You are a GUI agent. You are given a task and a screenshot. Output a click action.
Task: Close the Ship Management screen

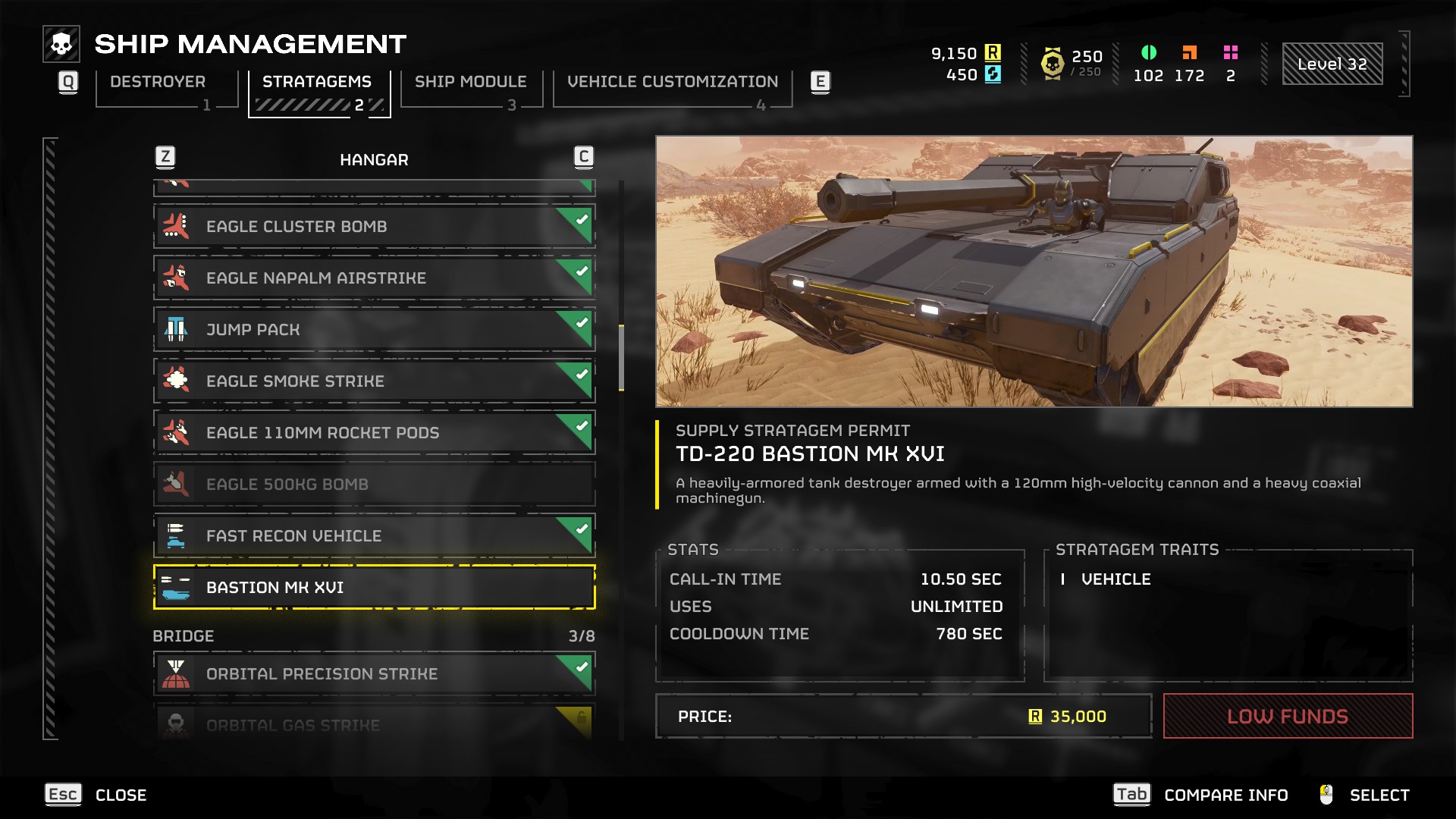62,795
